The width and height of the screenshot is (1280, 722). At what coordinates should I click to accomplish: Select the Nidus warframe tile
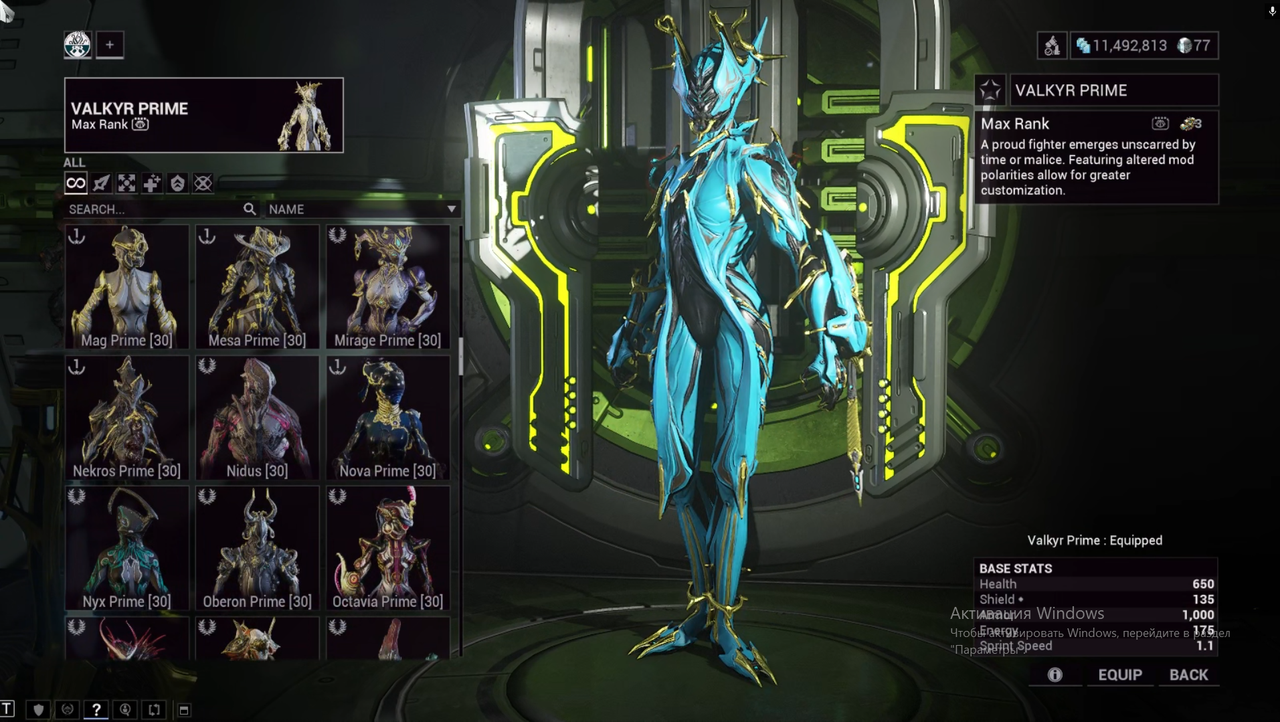[257, 417]
